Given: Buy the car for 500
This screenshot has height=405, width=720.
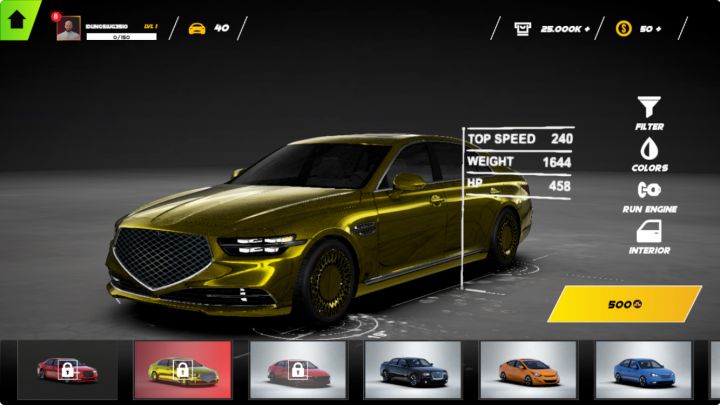Looking at the screenshot, I should [625, 304].
